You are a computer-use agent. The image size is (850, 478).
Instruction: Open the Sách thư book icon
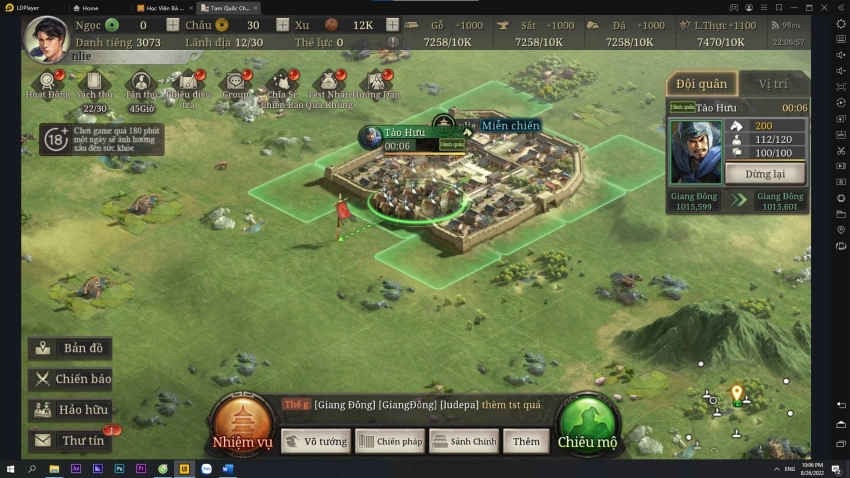pyautogui.click(x=94, y=83)
